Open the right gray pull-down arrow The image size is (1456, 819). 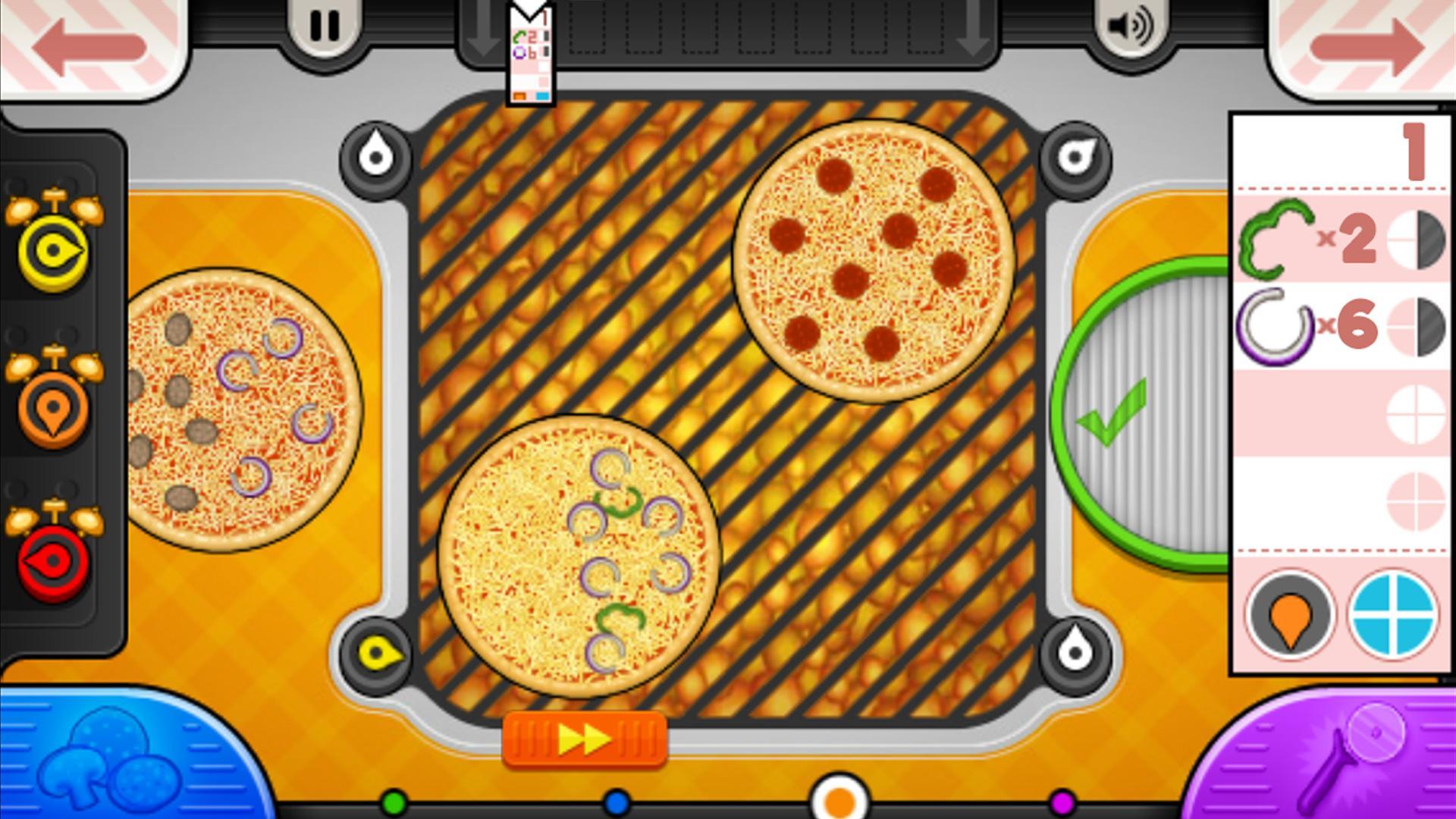point(971,30)
